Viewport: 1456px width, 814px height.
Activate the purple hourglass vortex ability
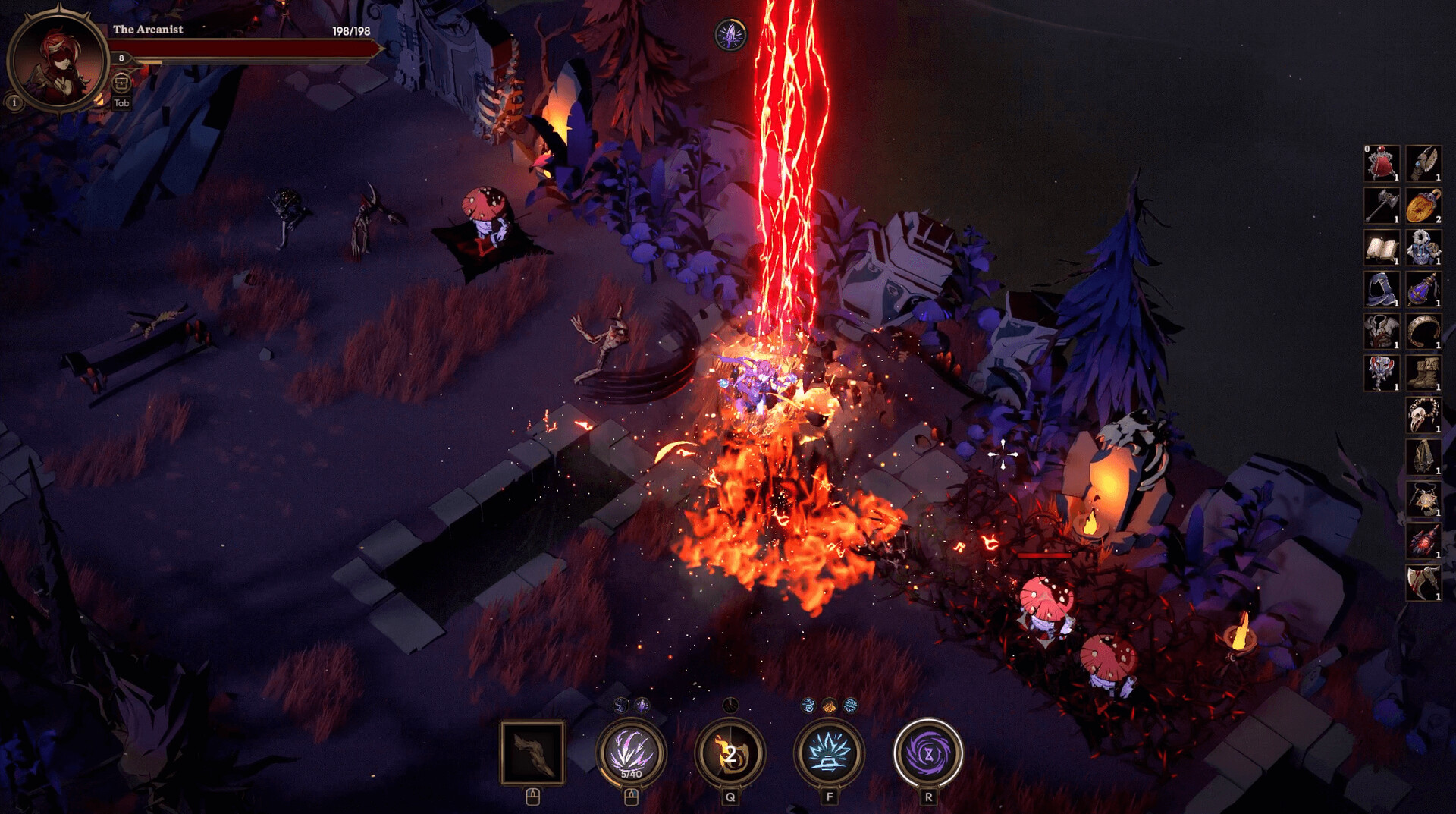(927, 753)
